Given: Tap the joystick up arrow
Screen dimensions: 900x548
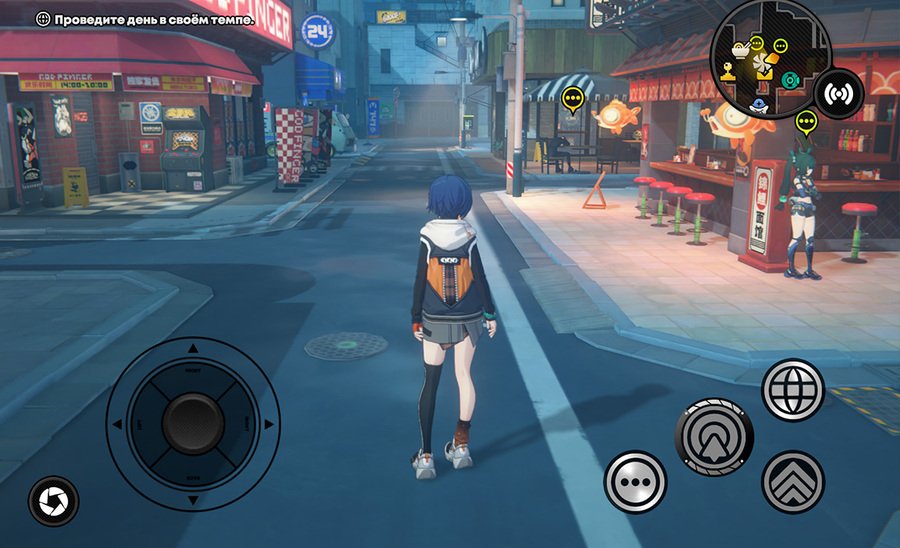Looking at the screenshot, I should click(x=192, y=349).
